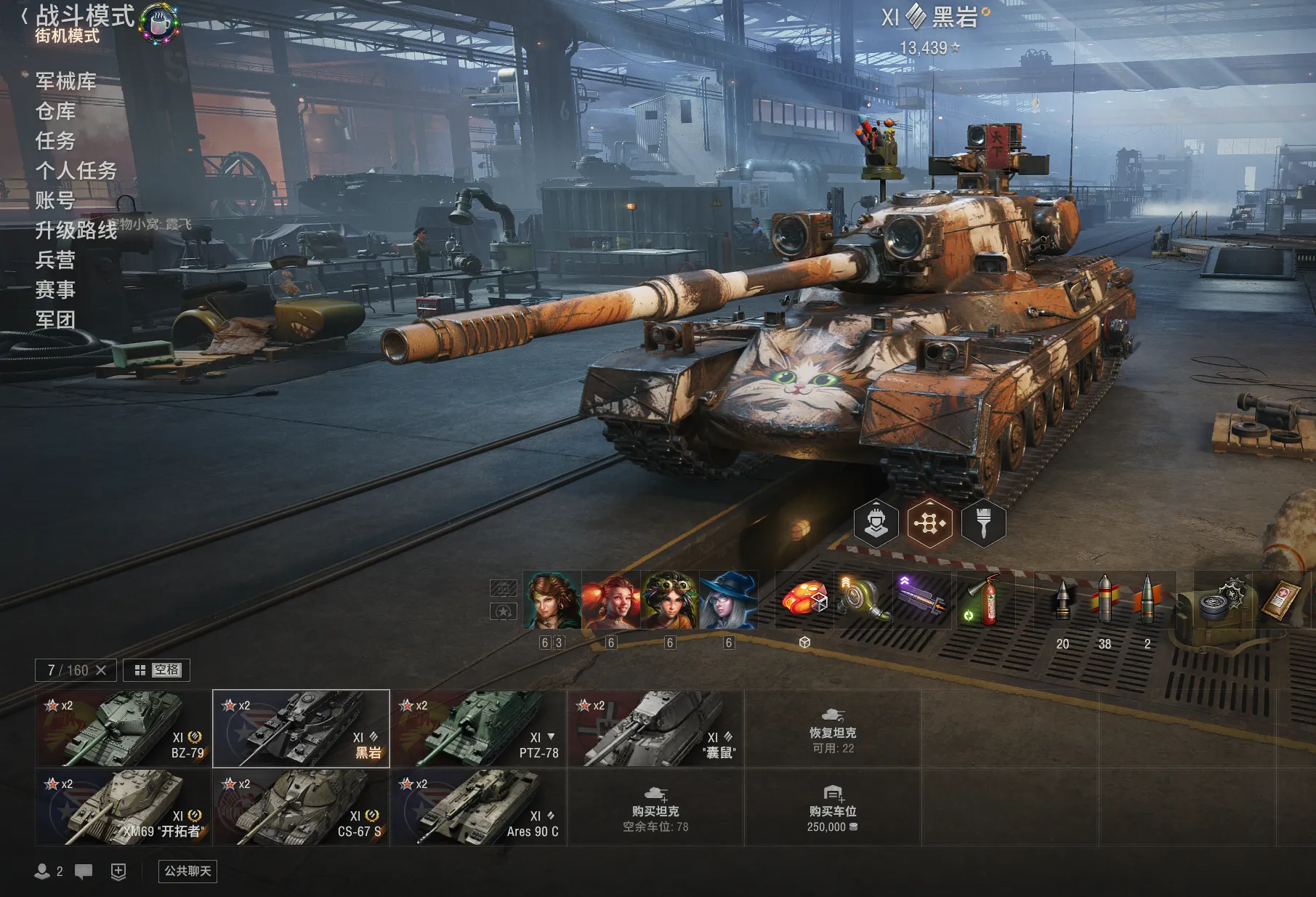Show the 升级路线 tech tree
Screen dimensions: 1316x897
[76, 230]
